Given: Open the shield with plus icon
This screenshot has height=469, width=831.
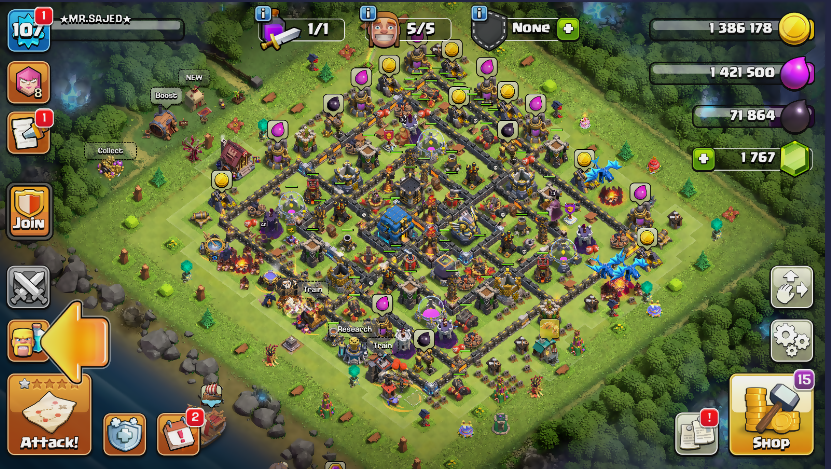Looking at the screenshot, I should tap(125, 433).
